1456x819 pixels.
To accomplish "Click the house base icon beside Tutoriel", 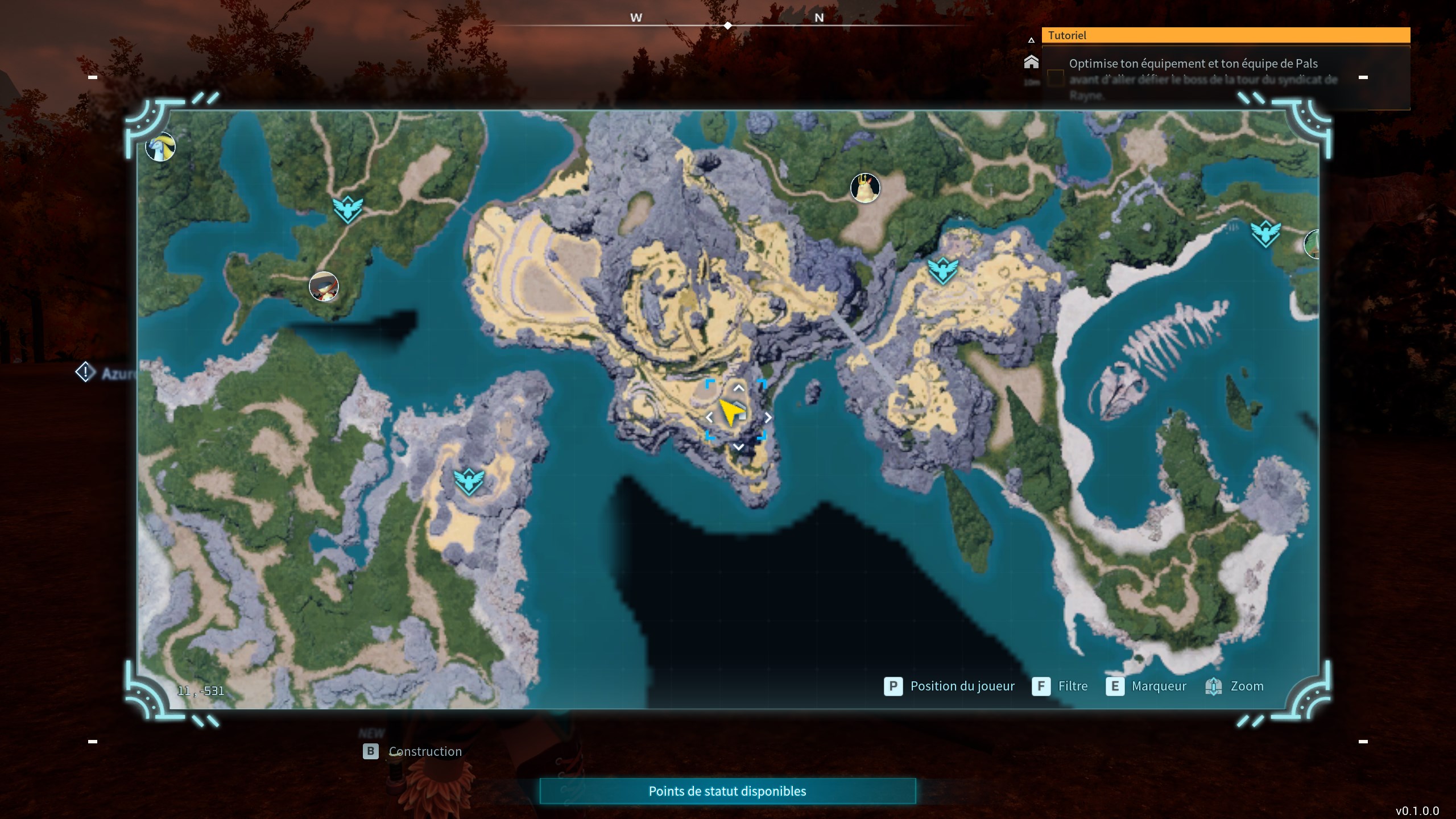I will point(1031,62).
